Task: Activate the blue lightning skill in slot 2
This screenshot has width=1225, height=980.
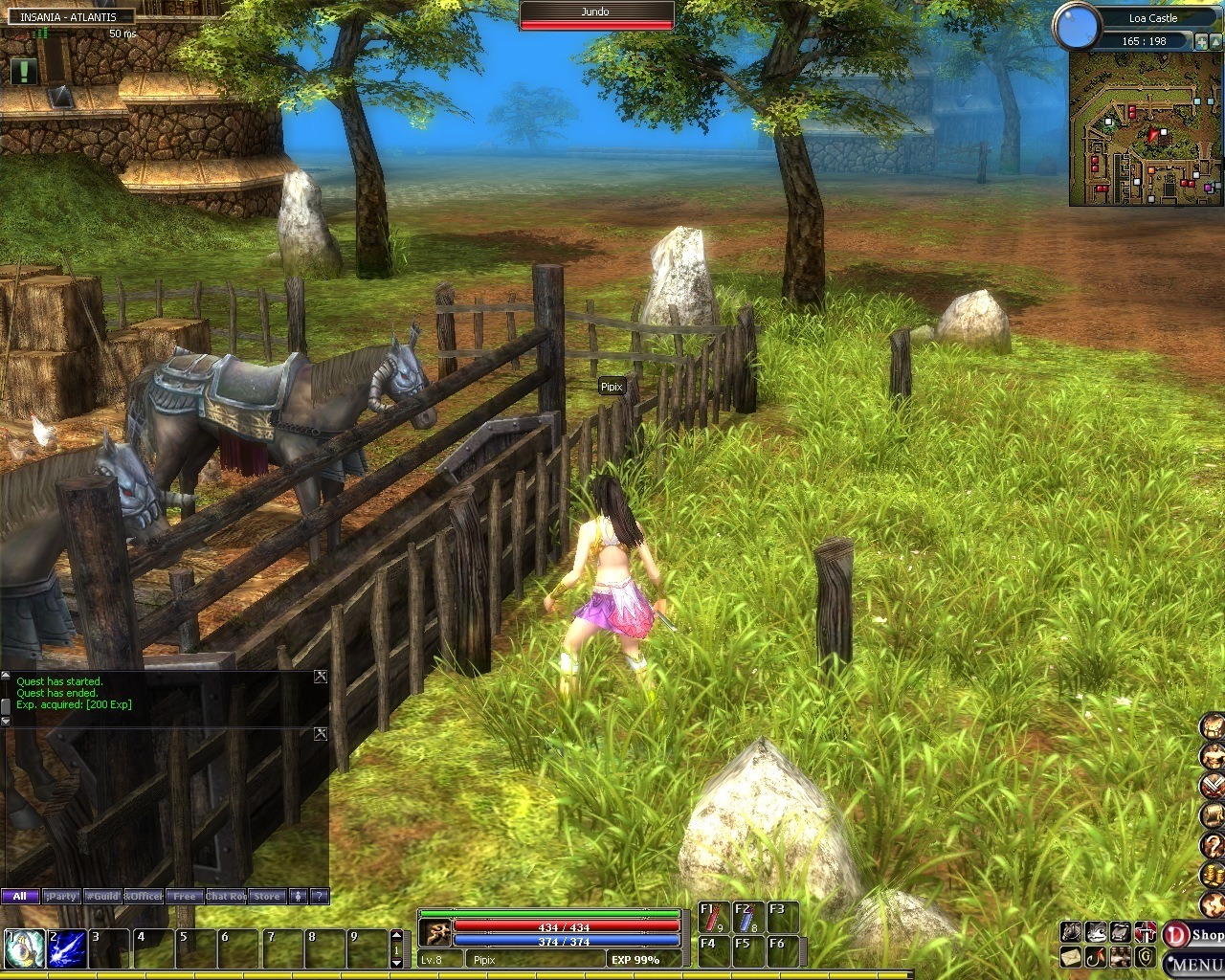Action: coord(67,948)
